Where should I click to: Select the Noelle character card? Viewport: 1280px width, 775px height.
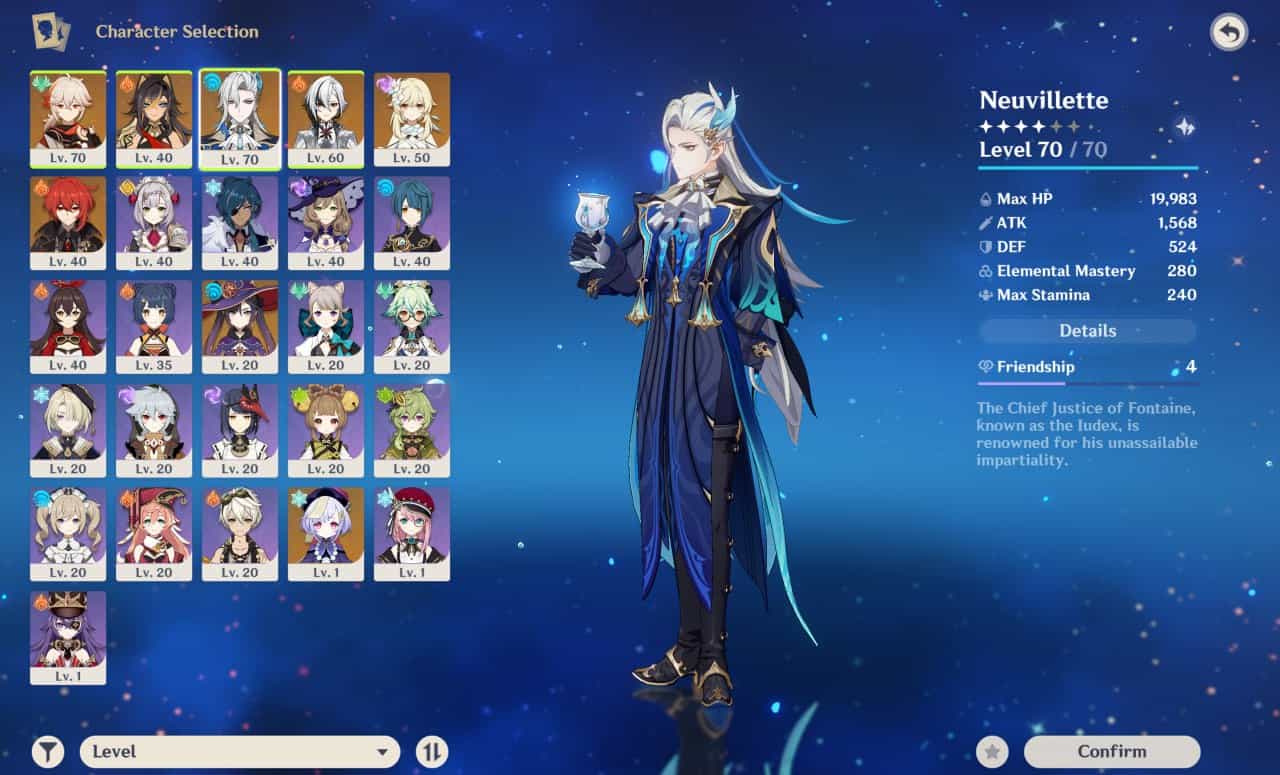[x=154, y=223]
